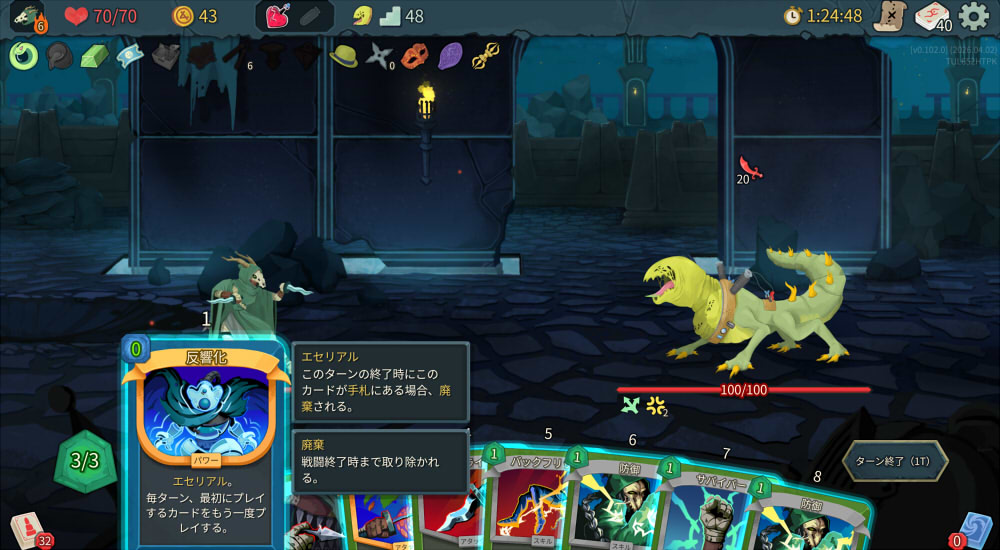Screen dimensions: 1000x550
Task: Use the heart potion in the potion slot
Action: pos(278,17)
